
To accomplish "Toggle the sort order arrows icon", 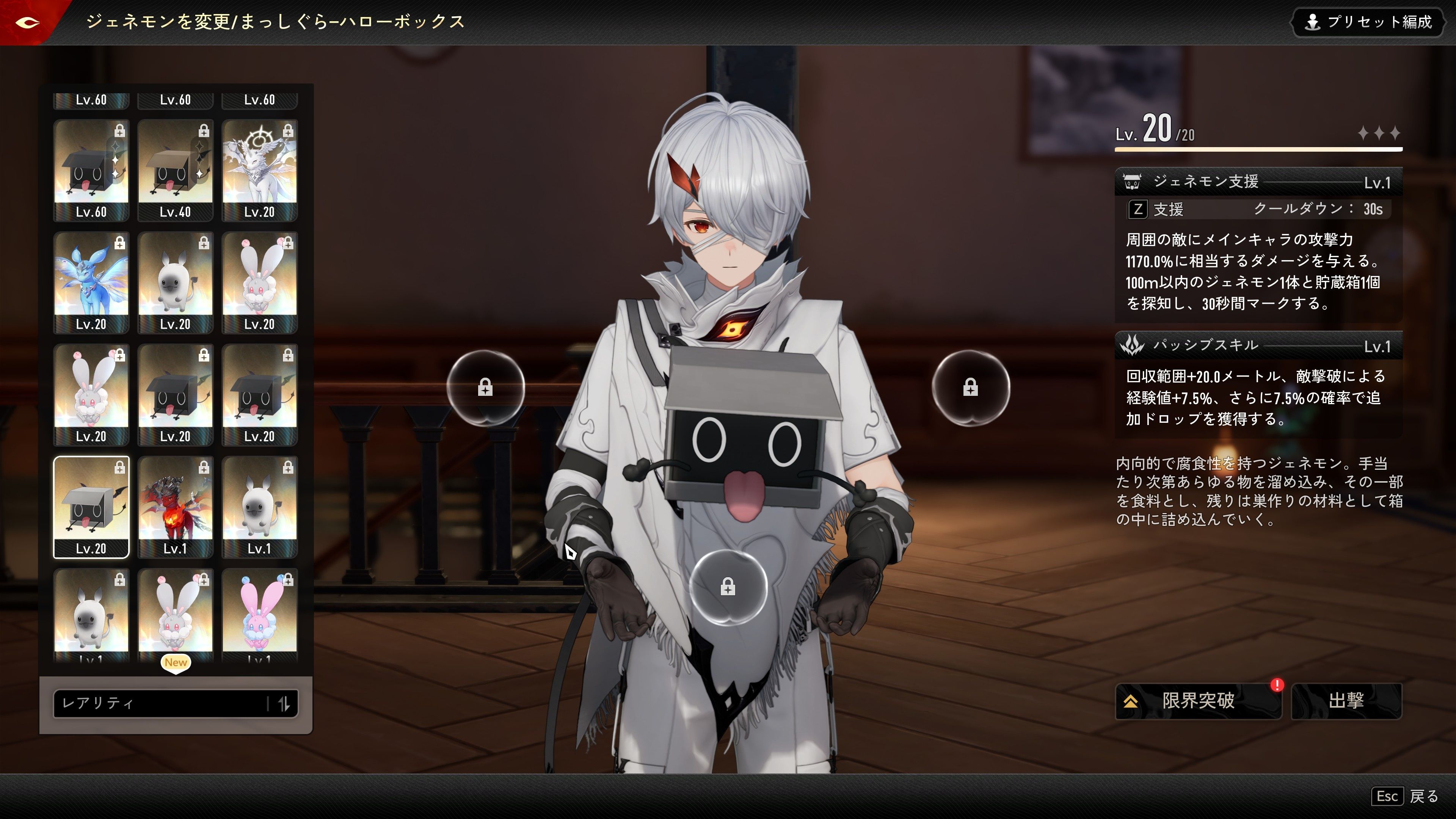I will coord(284,703).
